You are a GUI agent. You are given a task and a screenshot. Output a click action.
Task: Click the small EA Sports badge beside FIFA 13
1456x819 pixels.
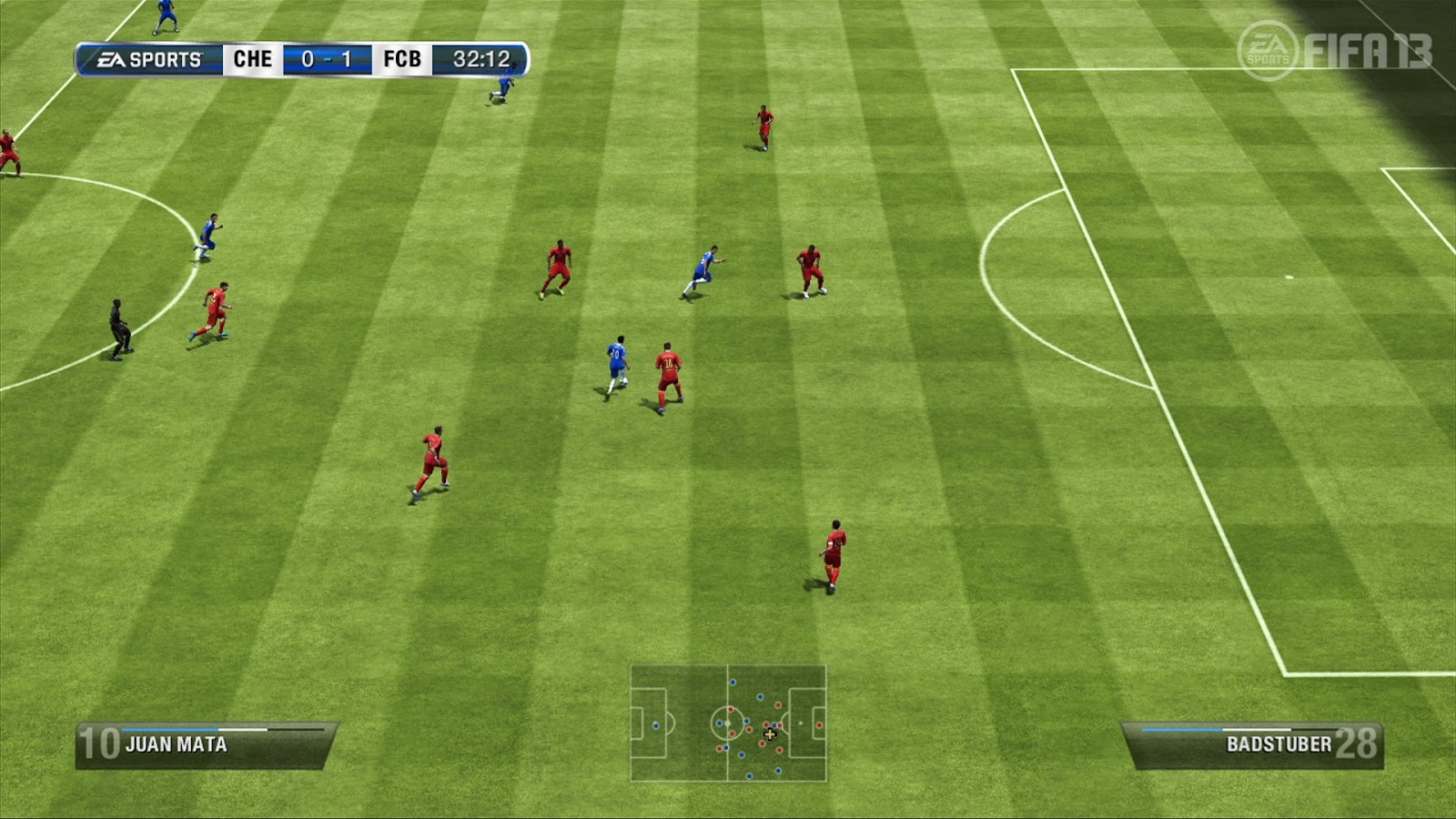(1269, 47)
